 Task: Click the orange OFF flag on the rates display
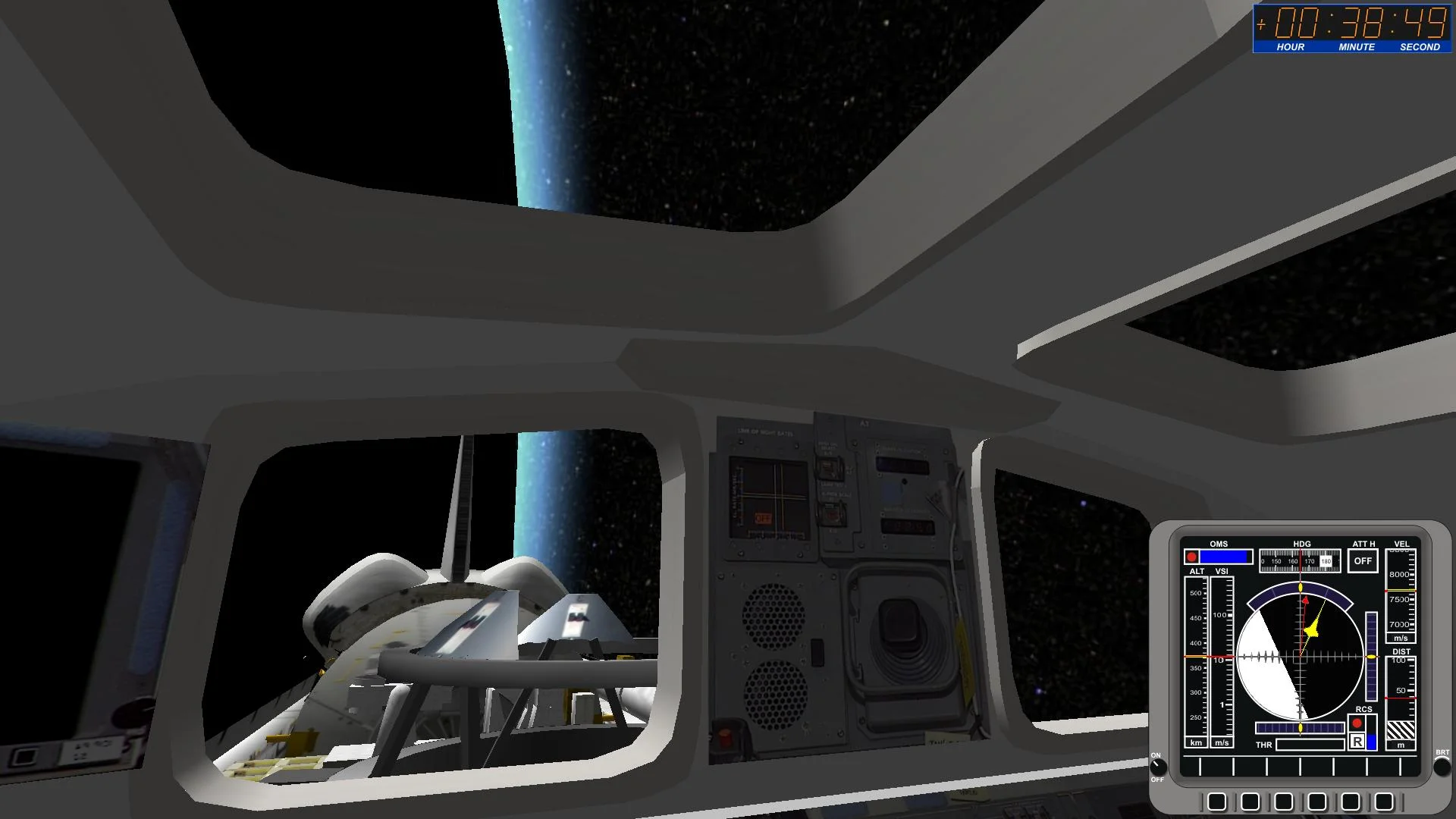coord(763,519)
